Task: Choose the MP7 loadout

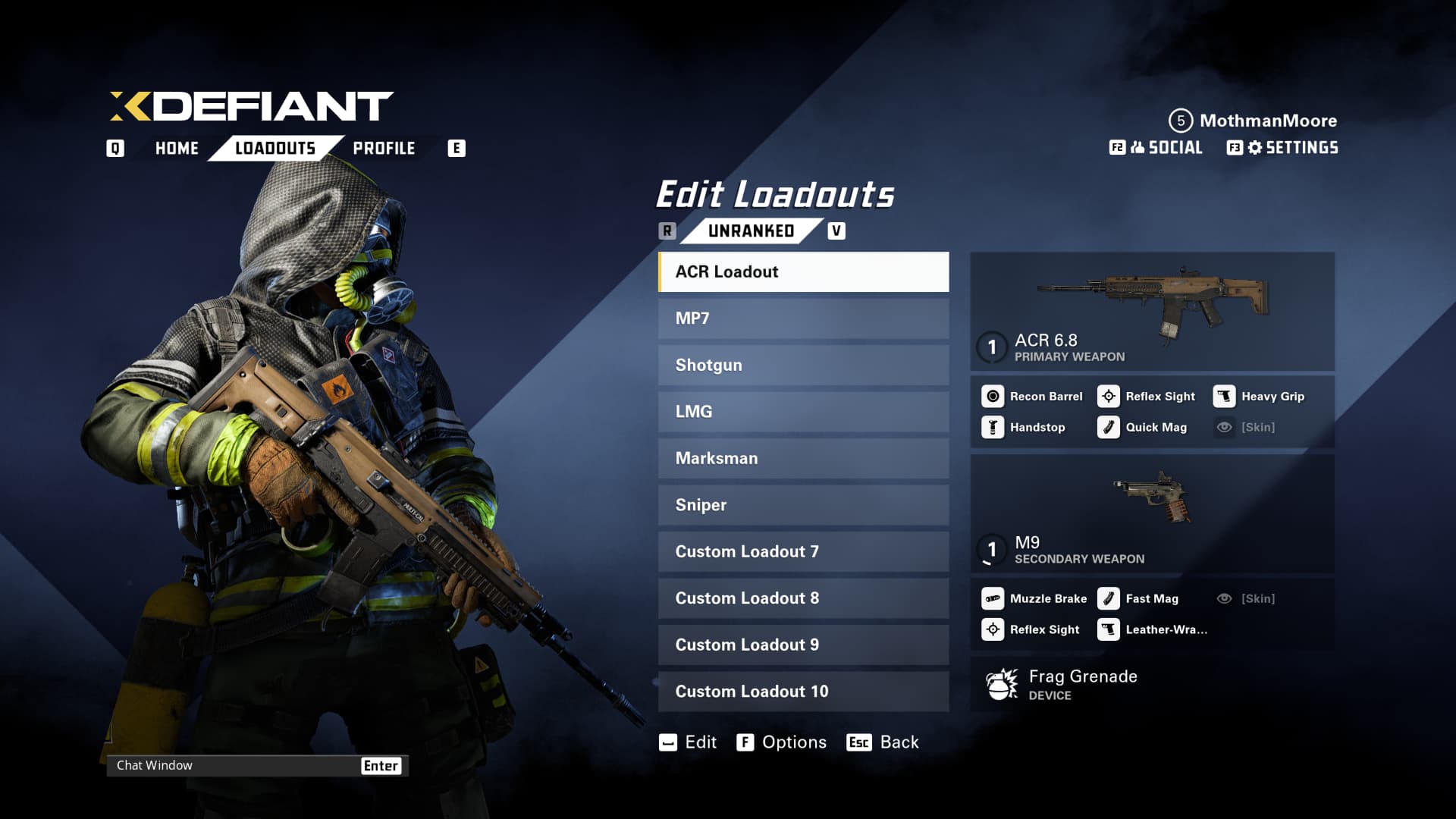Action: pyautogui.click(x=803, y=318)
